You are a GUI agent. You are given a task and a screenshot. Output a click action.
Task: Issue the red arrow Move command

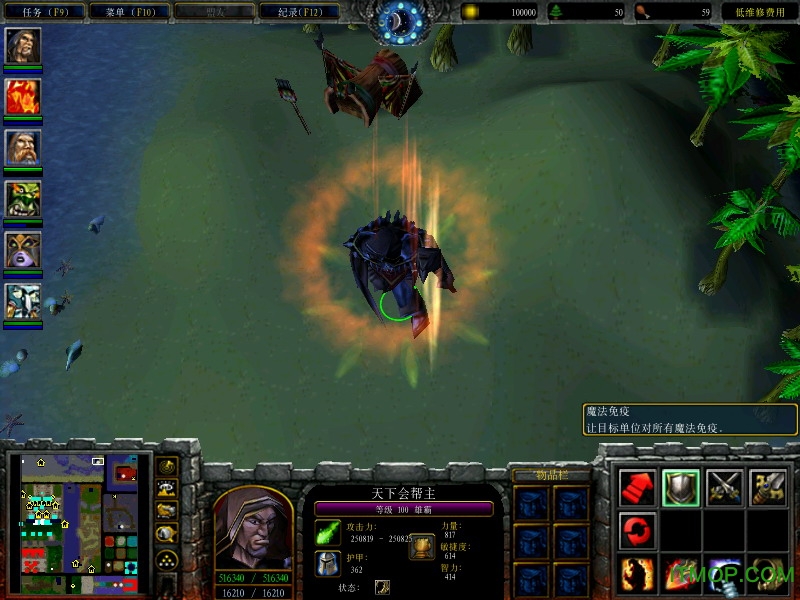[638, 487]
